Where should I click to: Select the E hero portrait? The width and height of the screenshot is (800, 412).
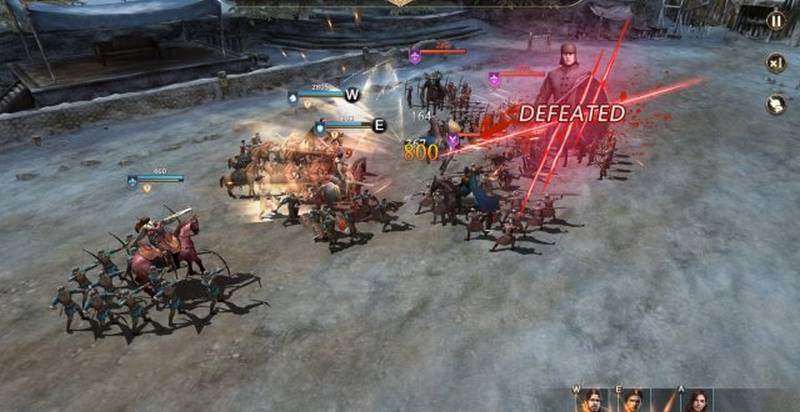[635, 401]
